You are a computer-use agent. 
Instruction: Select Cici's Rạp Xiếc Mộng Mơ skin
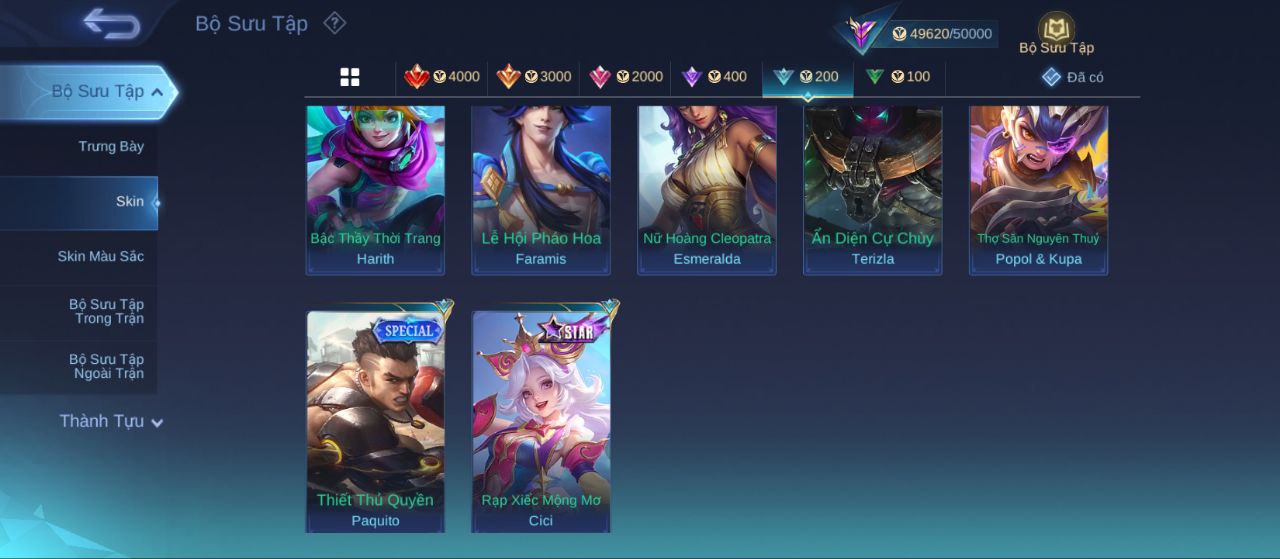coord(541,420)
